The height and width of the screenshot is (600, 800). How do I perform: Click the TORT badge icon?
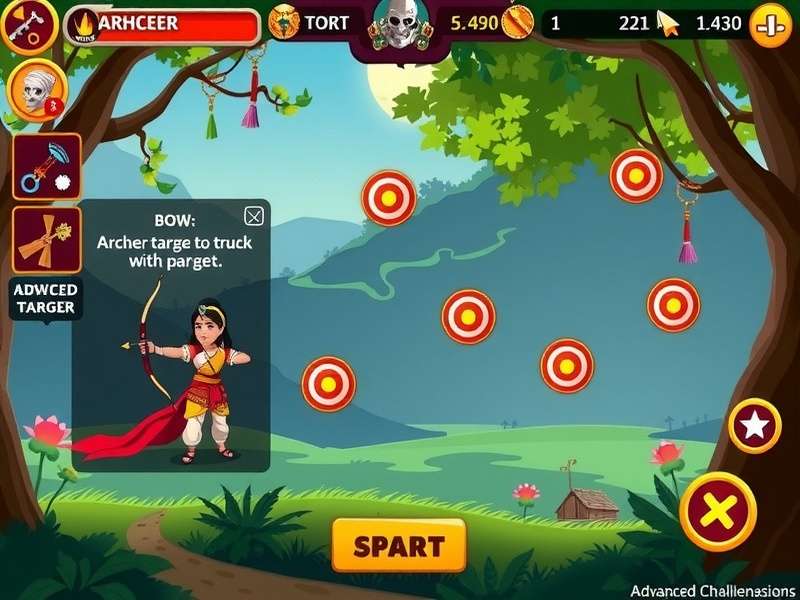pyautogui.click(x=284, y=24)
